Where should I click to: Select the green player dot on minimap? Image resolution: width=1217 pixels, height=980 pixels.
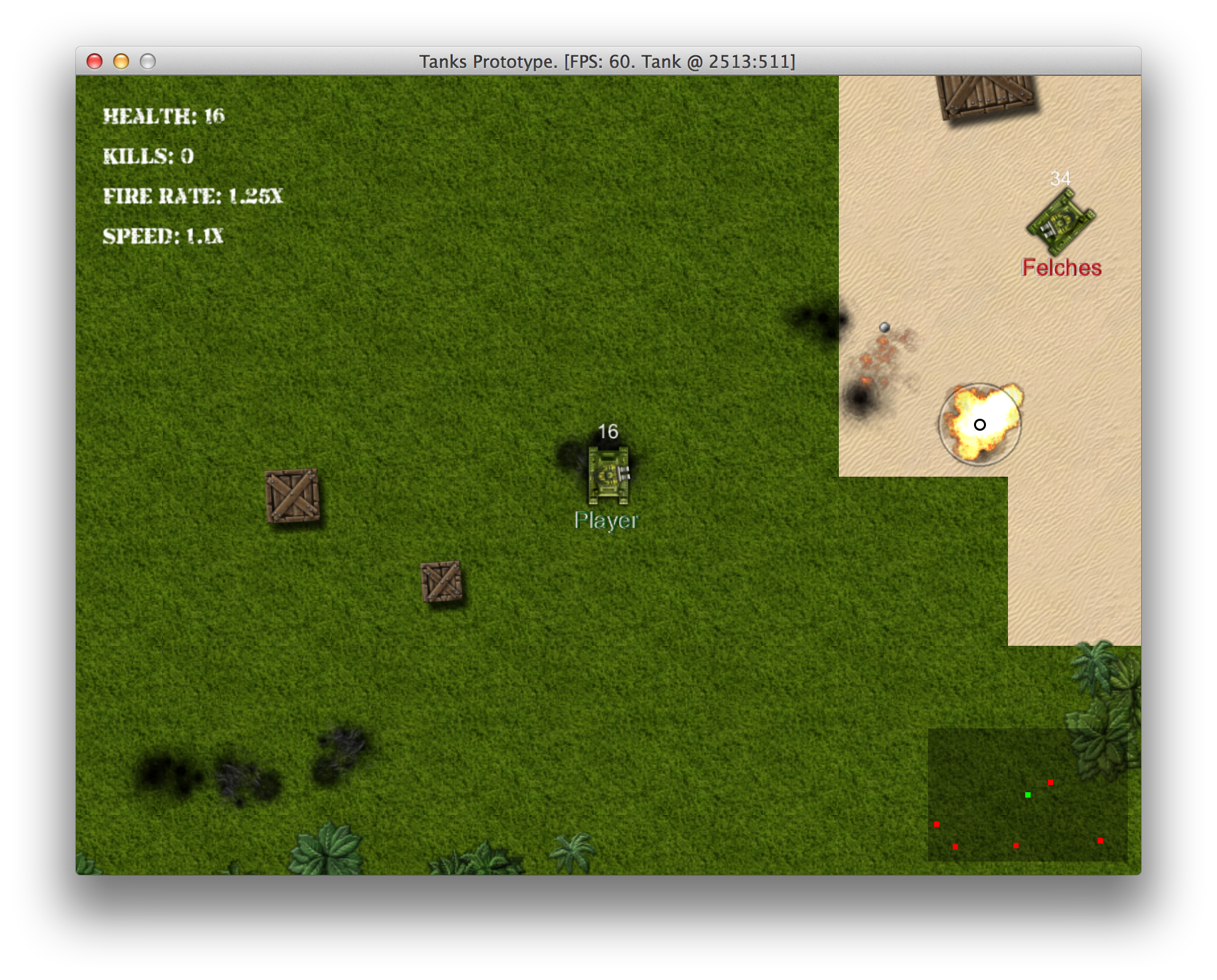(1029, 794)
